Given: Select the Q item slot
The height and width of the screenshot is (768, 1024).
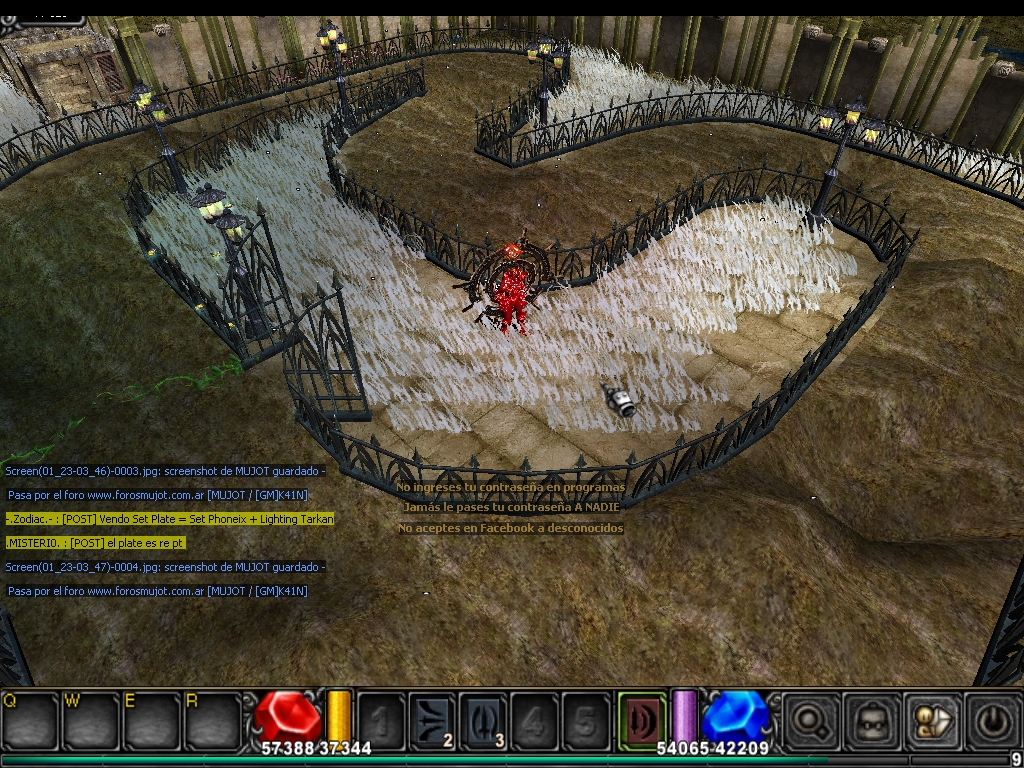Looking at the screenshot, I should [x=30, y=720].
